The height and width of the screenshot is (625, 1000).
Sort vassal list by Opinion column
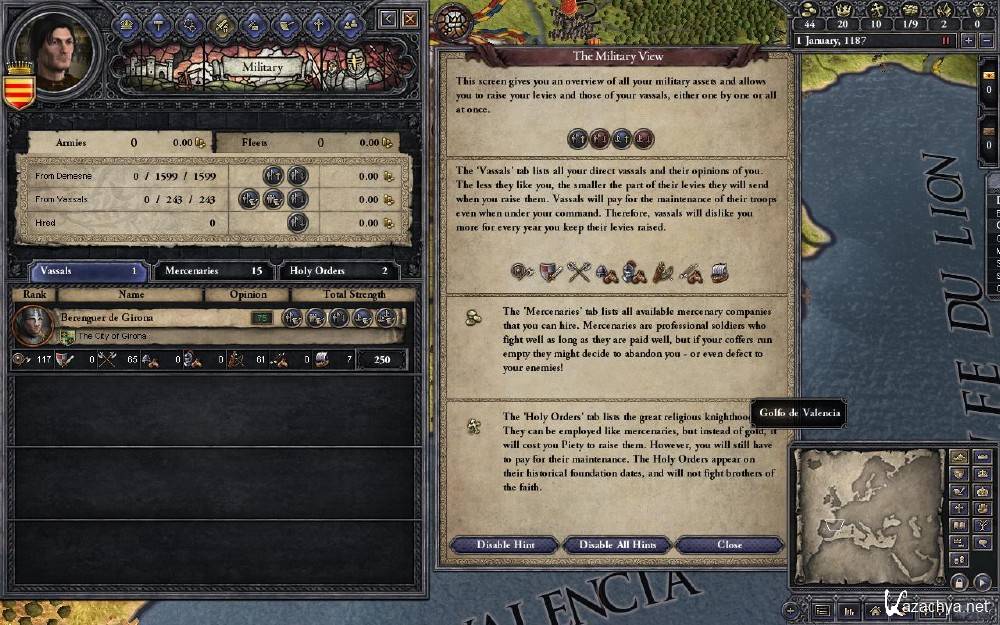pos(247,295)
